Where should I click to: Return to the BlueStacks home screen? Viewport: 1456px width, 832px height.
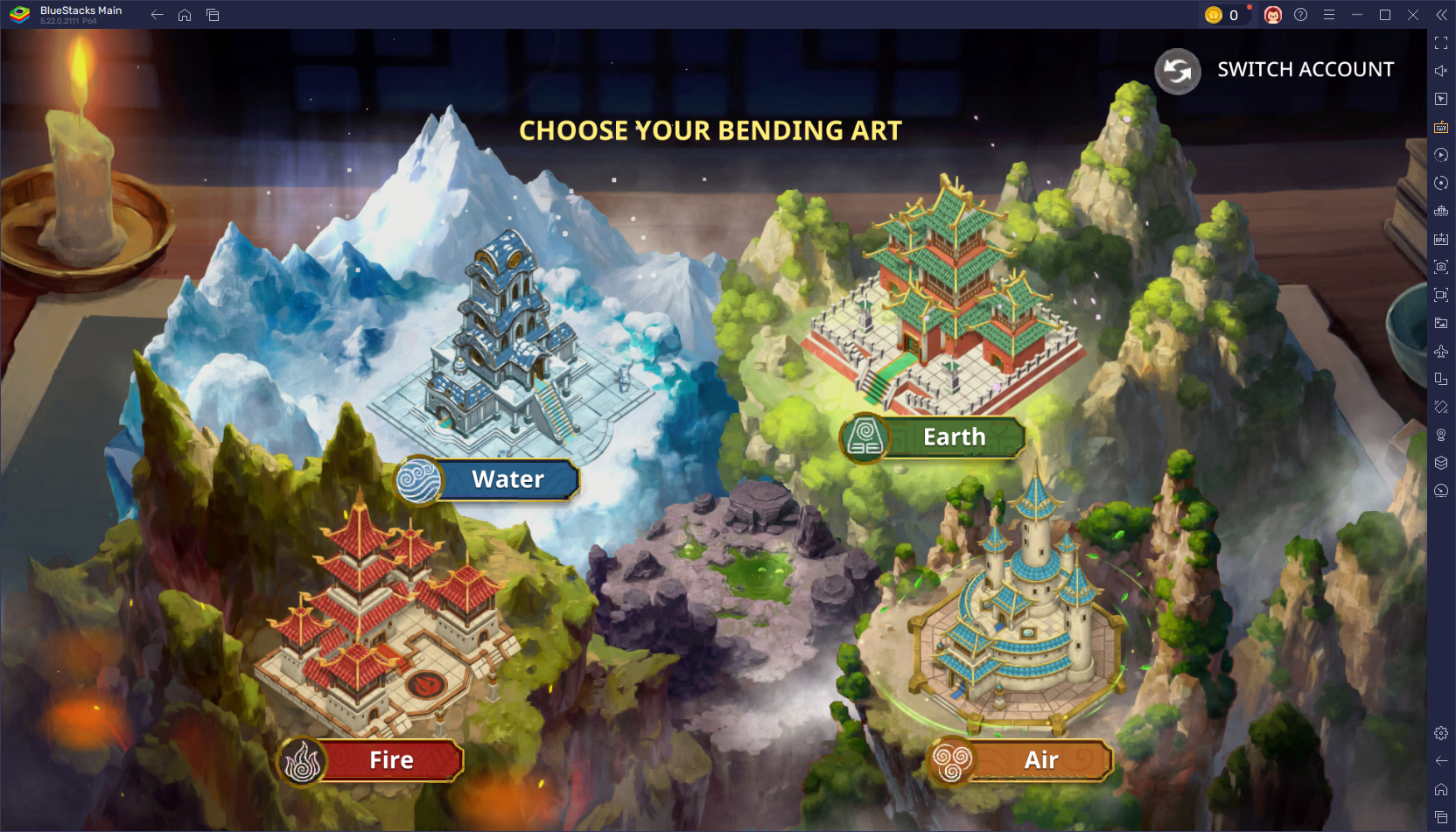[x=185, y=14]
